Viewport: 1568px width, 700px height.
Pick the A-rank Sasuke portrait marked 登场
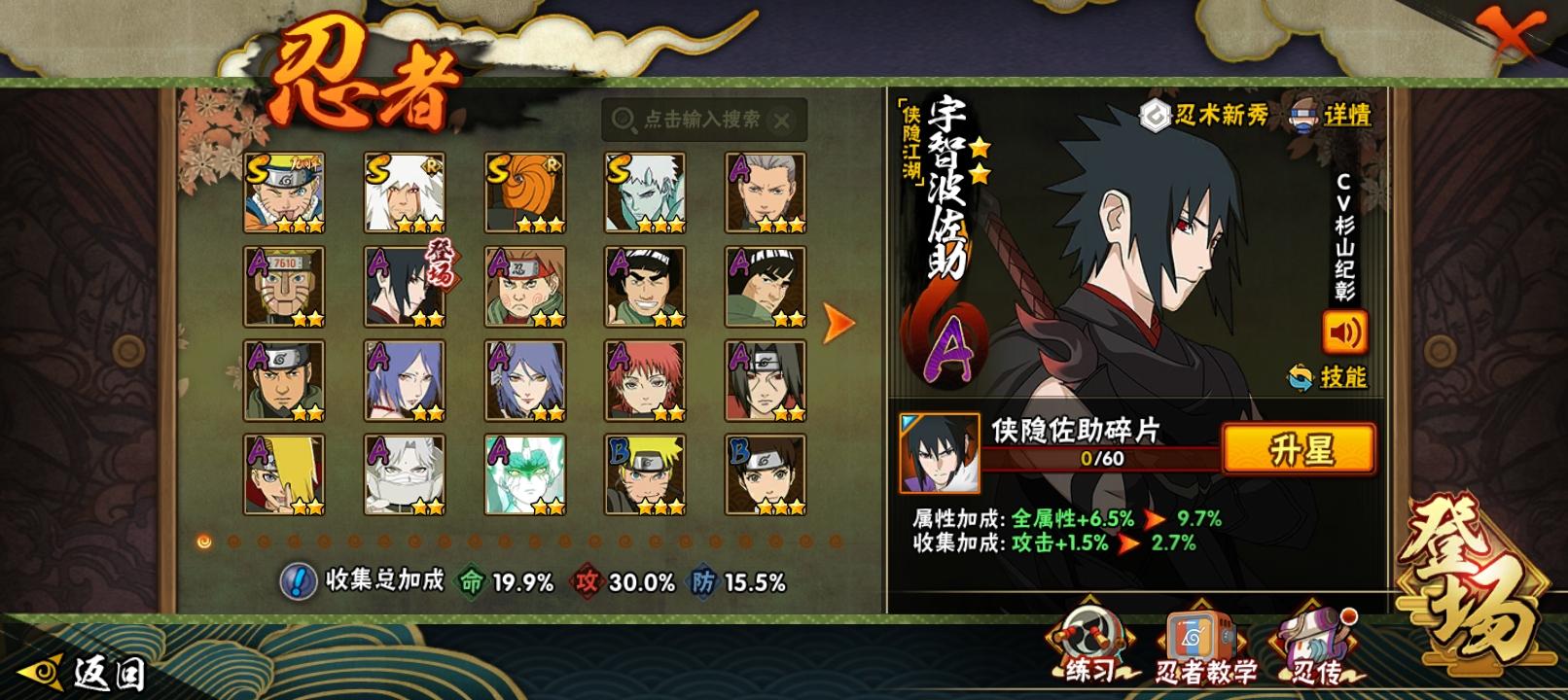tap(405, 286)
